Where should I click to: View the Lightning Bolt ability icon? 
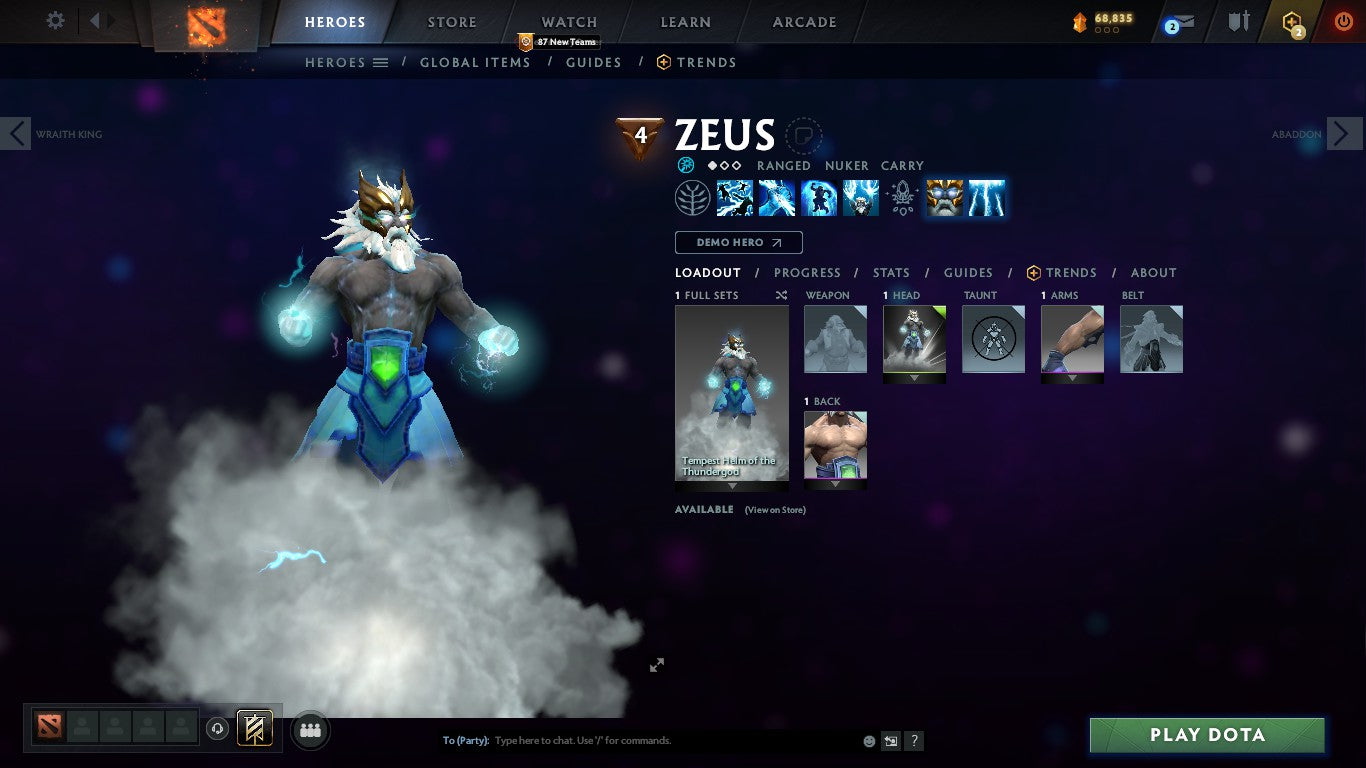tap(777, 197)
